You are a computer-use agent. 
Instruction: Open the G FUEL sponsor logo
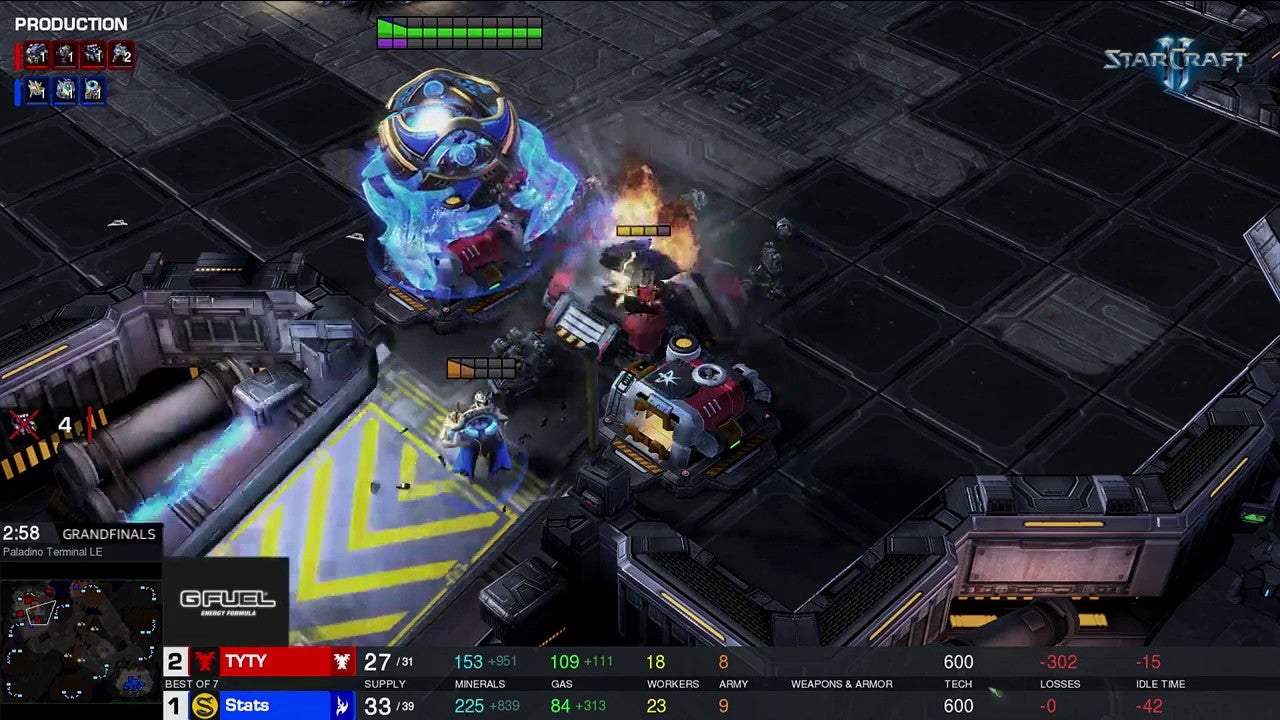[x=227, y=601]
